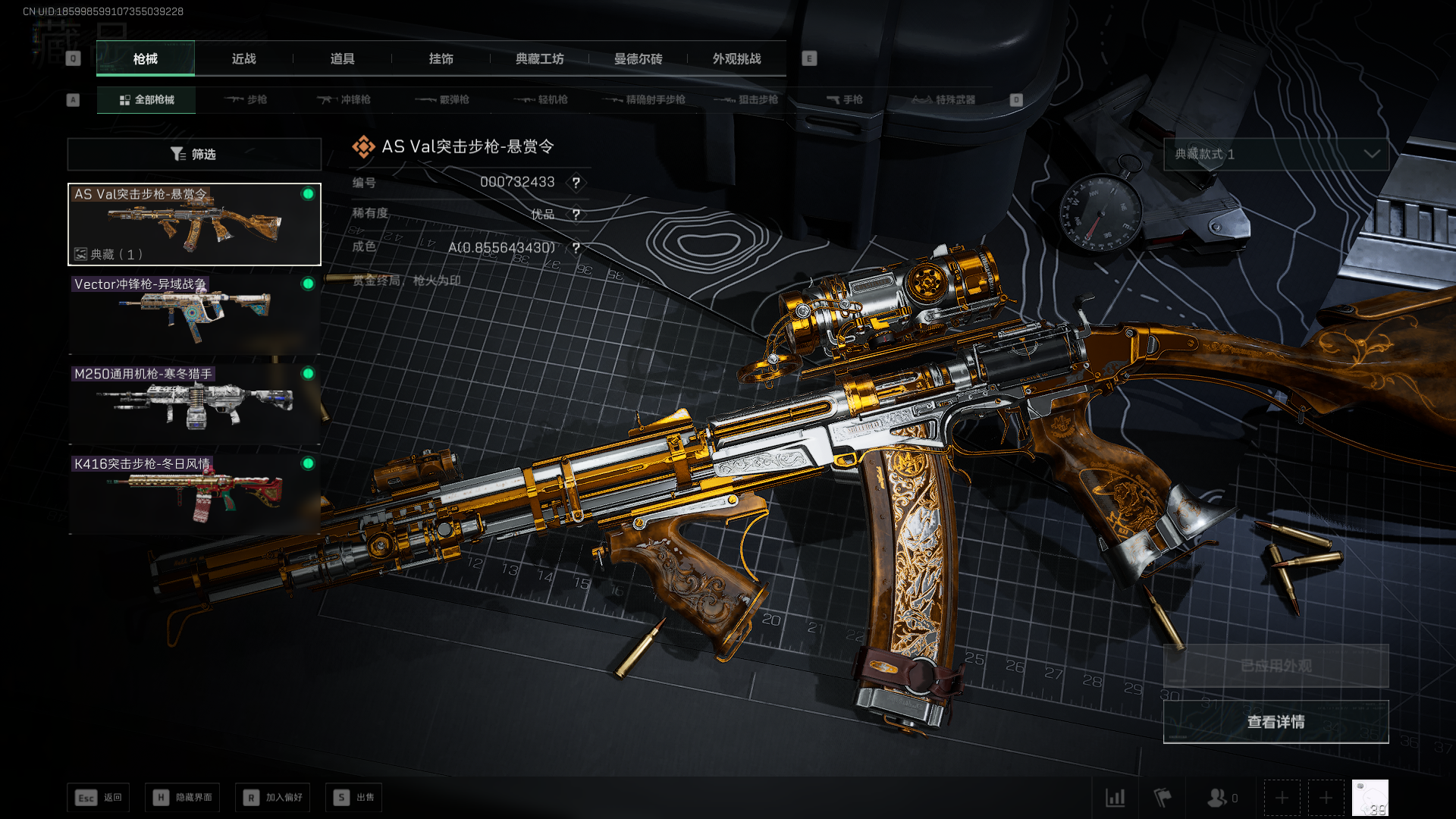
Task: Open the 典藏工坊 workshop tab
Action: [x=539, y=59]
